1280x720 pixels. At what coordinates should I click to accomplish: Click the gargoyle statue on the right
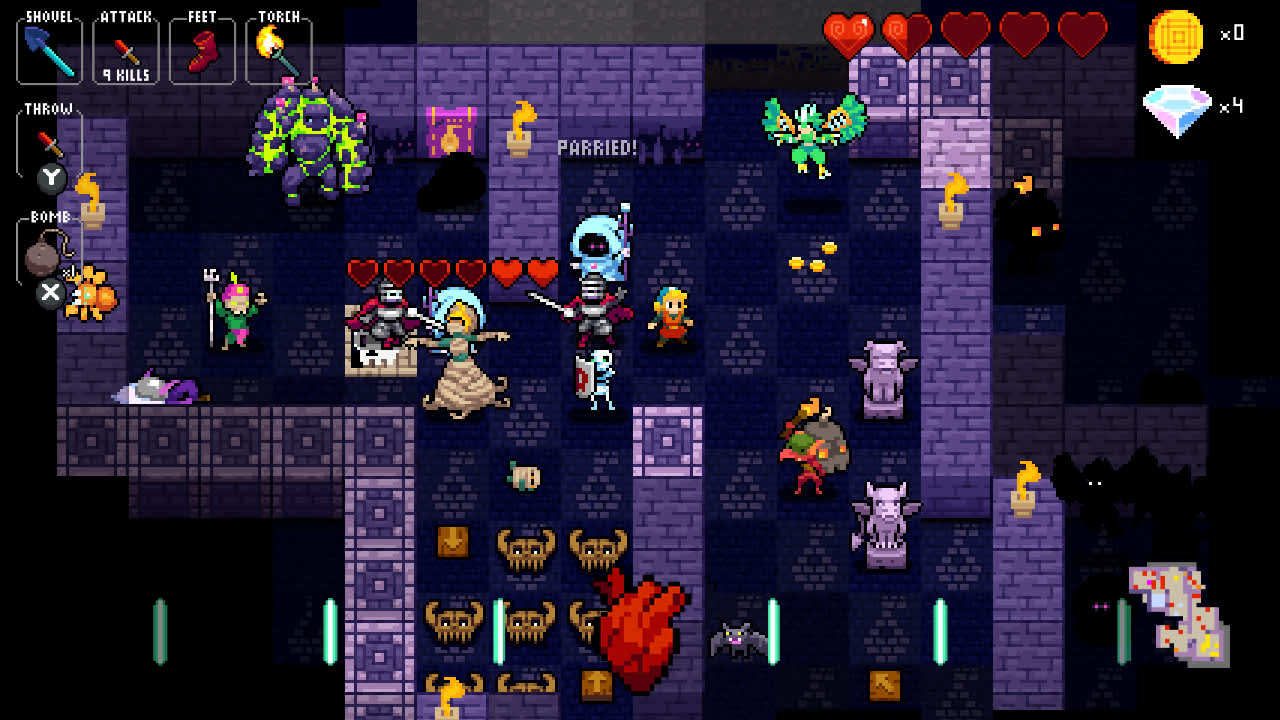[884, 380]
